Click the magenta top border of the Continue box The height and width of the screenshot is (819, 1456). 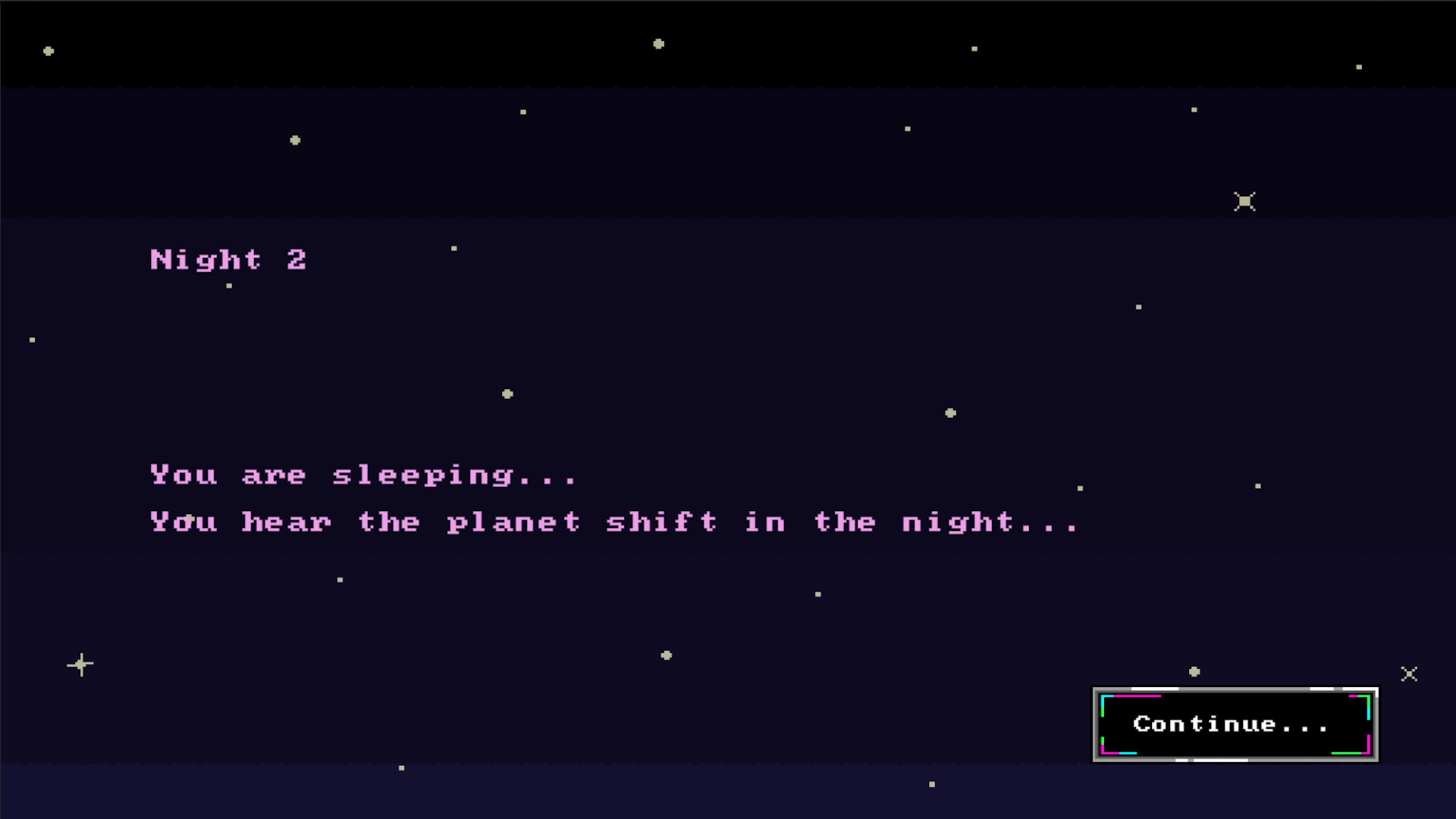pyautogui.click(x=1137, y=696)
